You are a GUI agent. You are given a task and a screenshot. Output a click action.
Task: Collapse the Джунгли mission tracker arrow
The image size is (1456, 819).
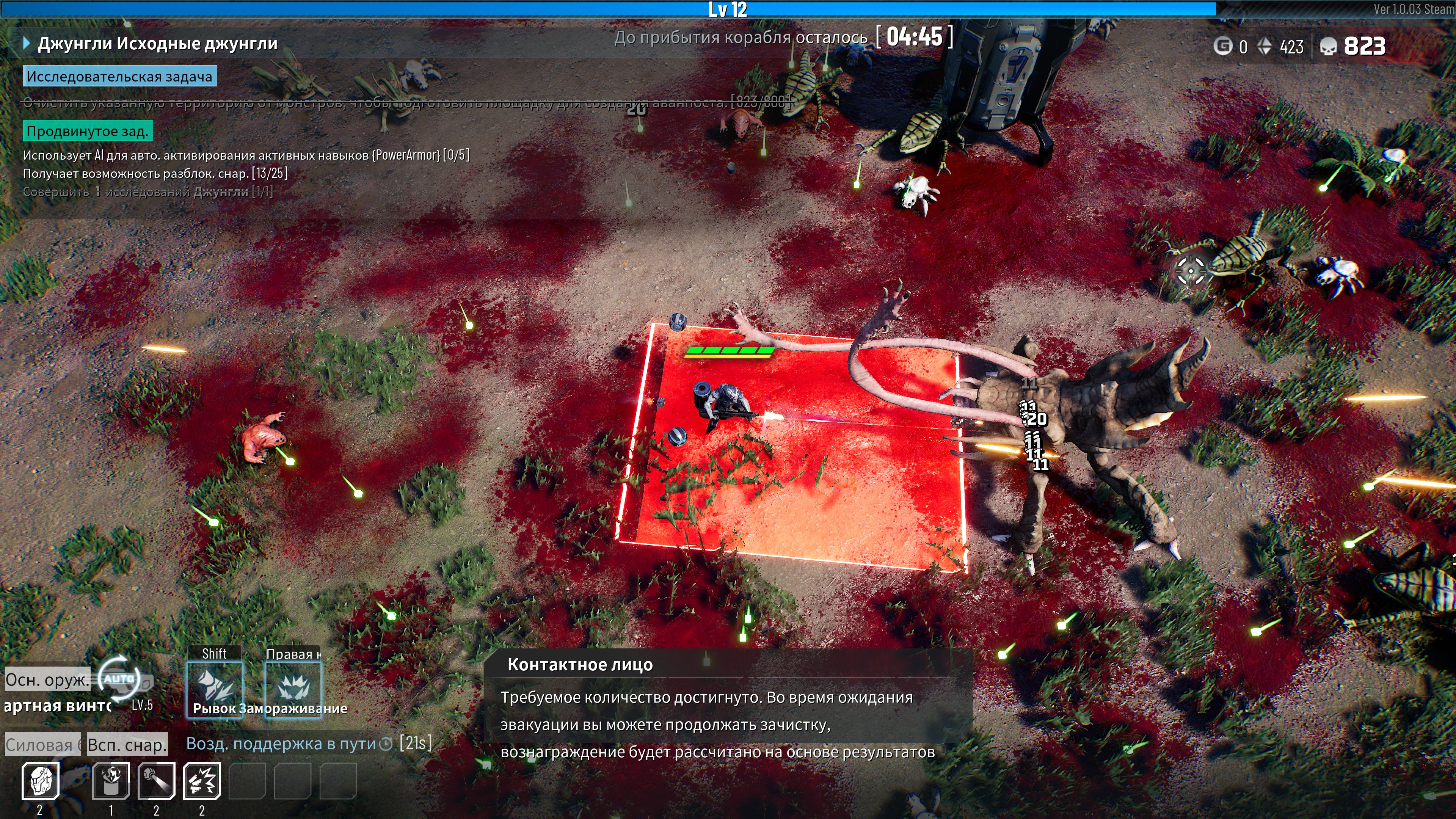[26, 44]
